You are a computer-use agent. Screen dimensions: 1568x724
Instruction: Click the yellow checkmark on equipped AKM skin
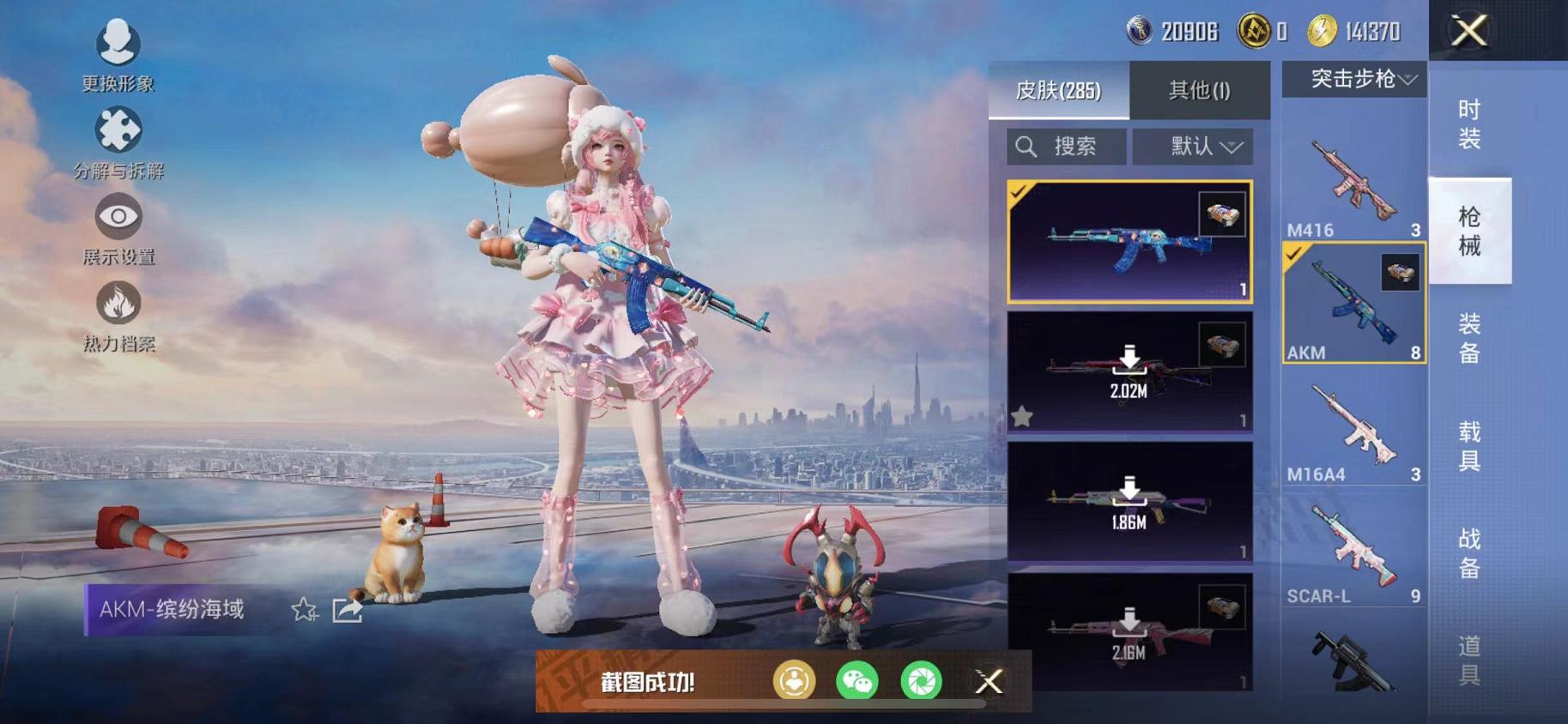pos(1020,193)
